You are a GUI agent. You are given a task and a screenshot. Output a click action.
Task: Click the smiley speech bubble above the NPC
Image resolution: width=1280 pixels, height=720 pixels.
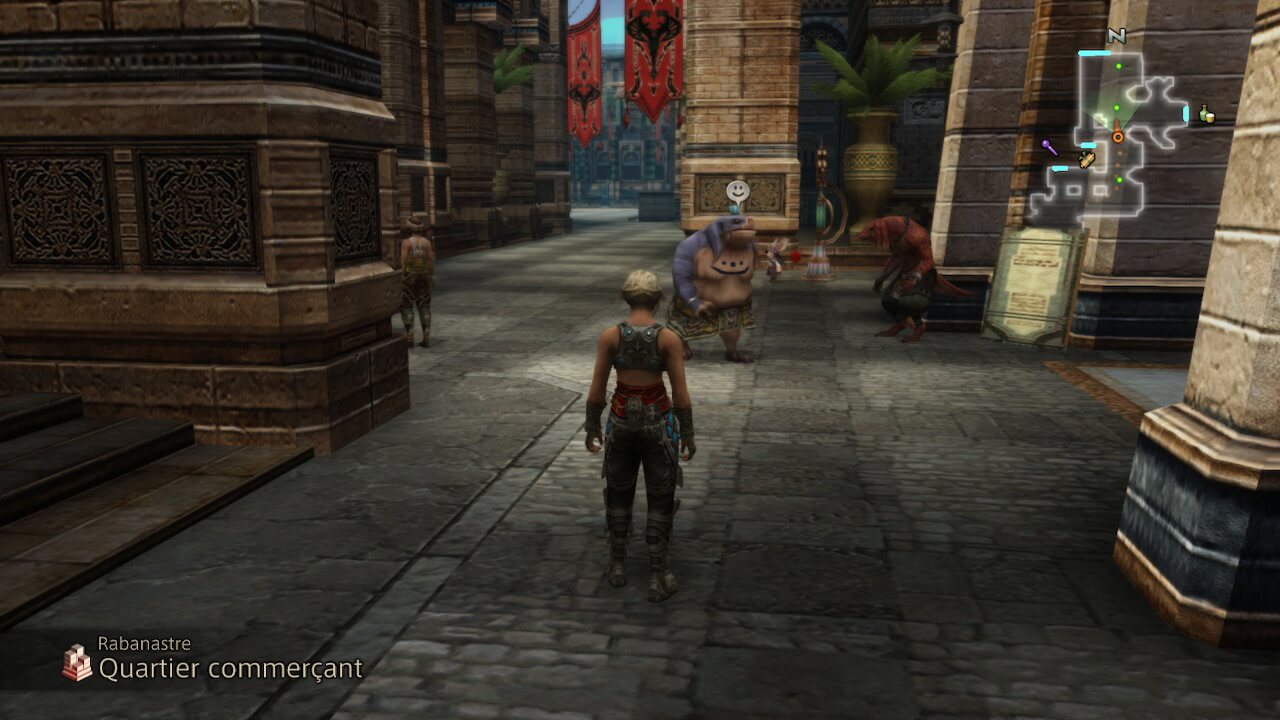pos(737,190)
